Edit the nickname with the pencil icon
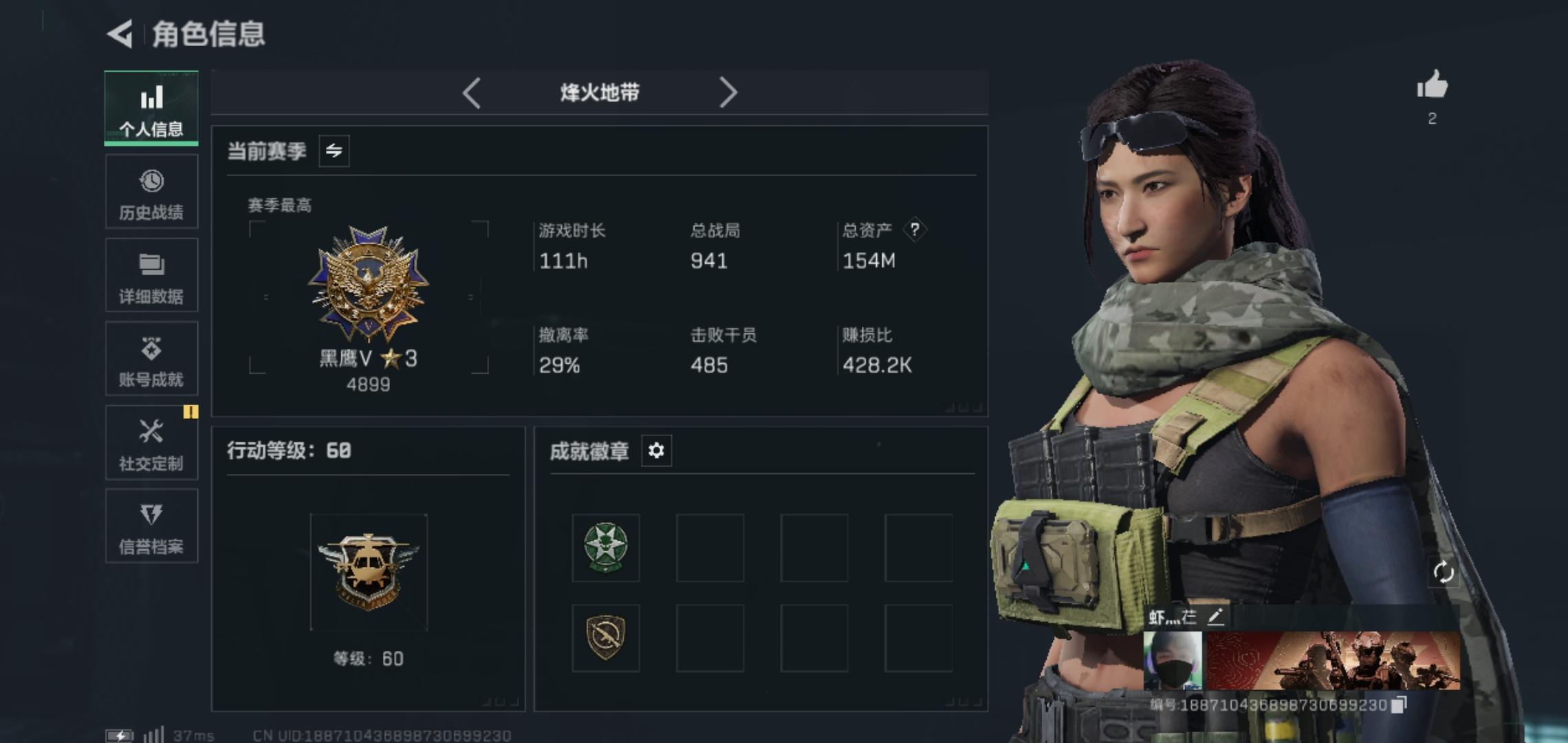The image size is (1568, 743). pyautogui.click(x=1215, y=618)
